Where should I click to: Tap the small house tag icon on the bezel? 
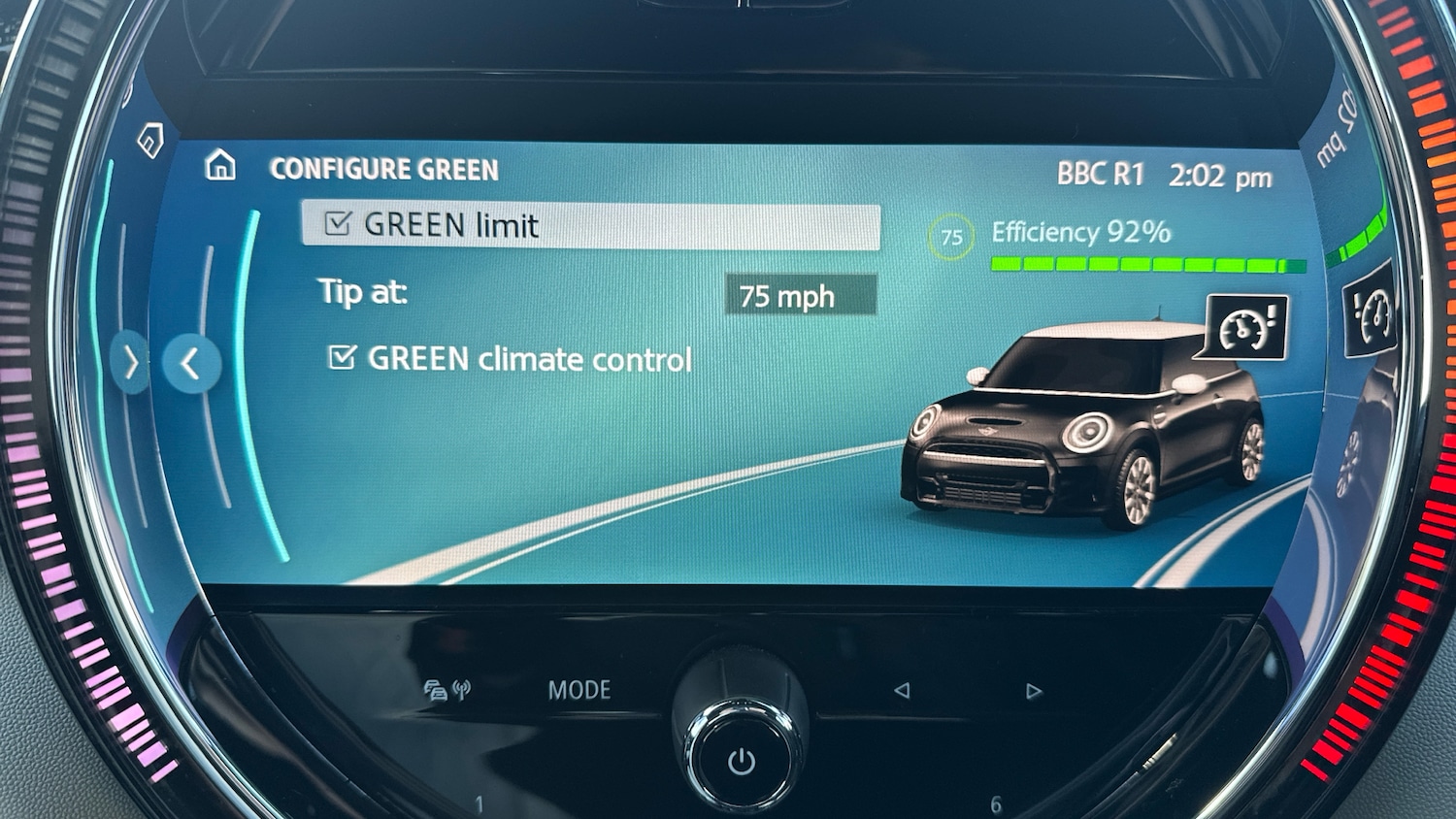click(148, 142)
